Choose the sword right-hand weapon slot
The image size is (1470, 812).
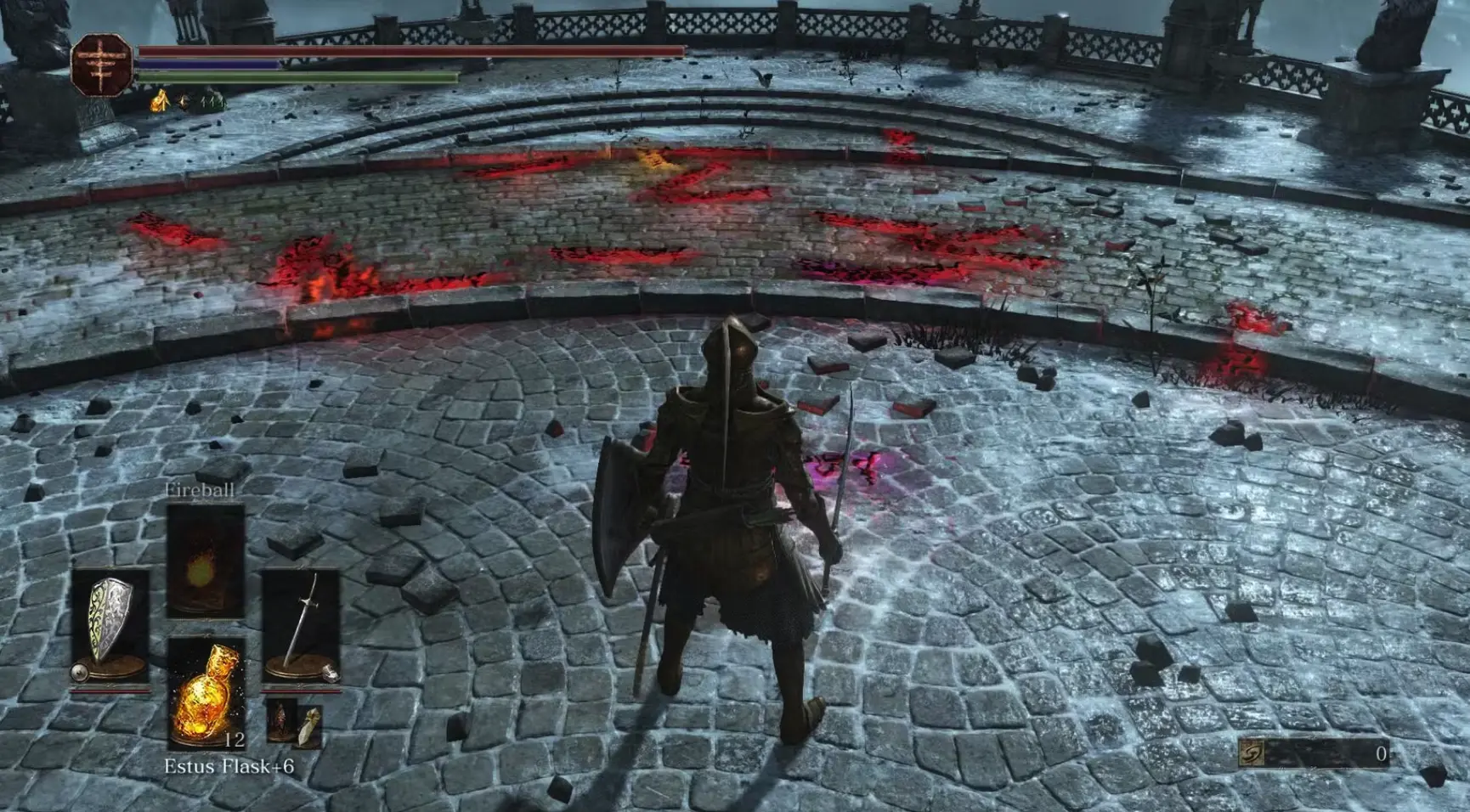pyautogui.click(x=301, y=624)
